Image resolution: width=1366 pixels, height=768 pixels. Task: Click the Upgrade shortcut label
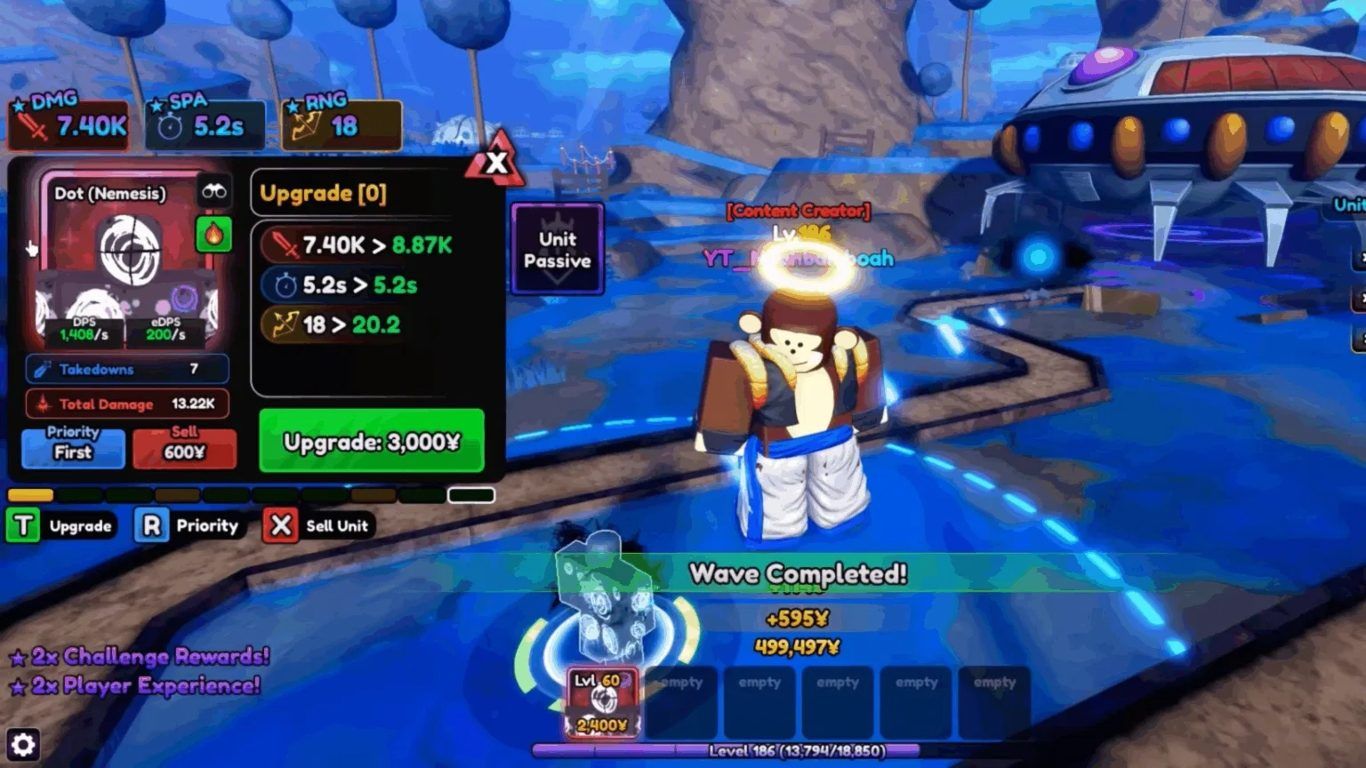(x=80, y=526)
